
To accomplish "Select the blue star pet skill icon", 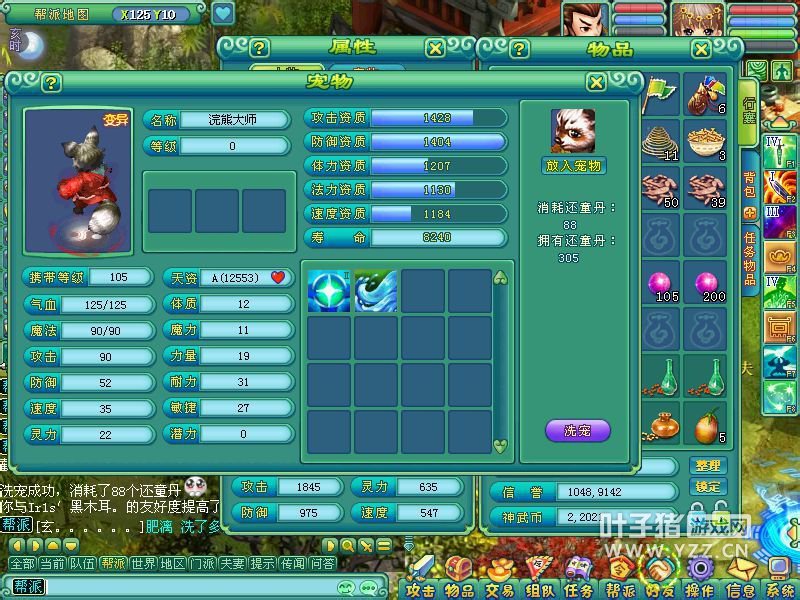I will coord(328,291).
